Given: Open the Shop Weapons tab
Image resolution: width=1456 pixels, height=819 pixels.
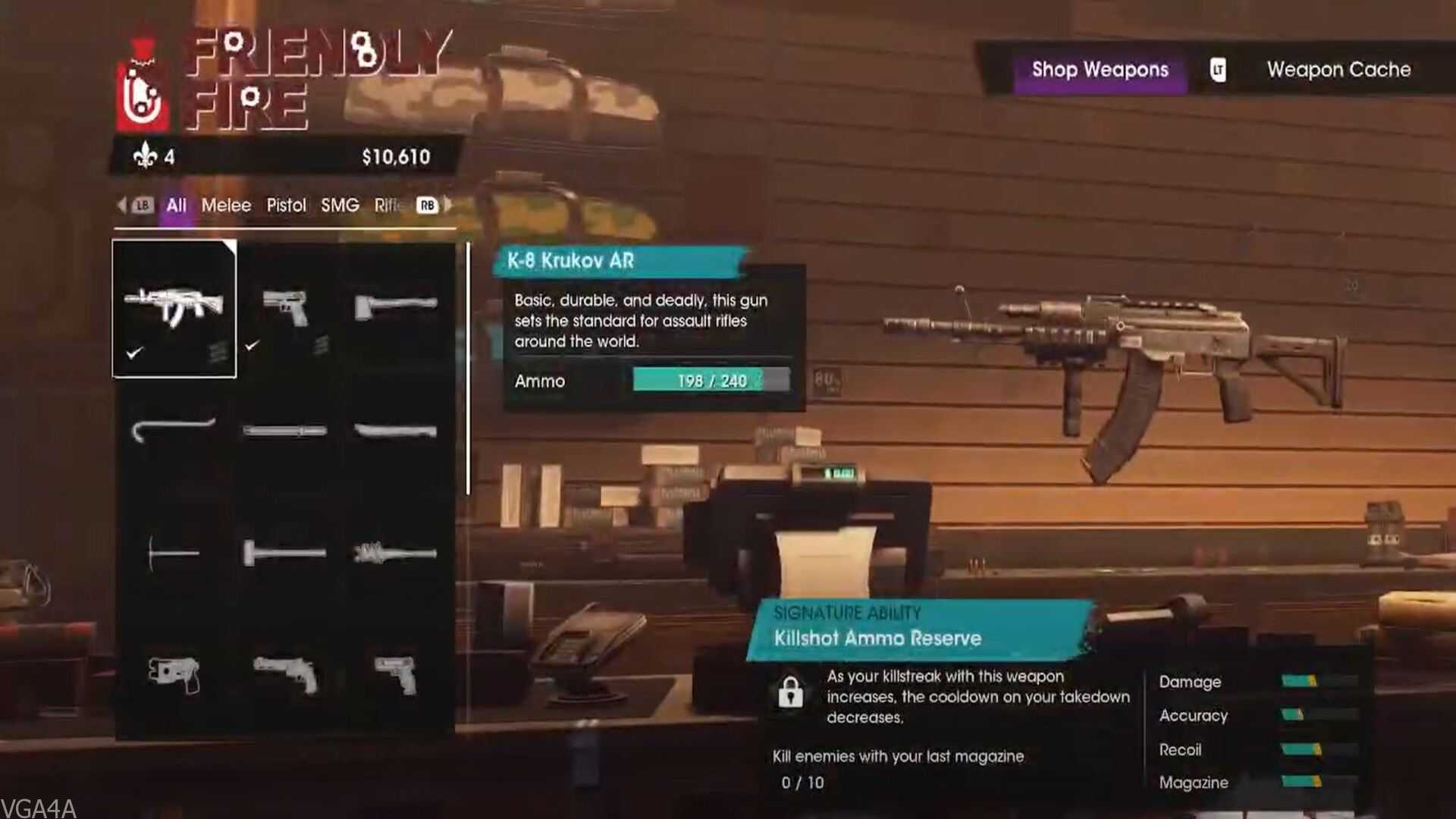Looking at the screenshot, I should pyautogui.click(x=1100, y=70).
